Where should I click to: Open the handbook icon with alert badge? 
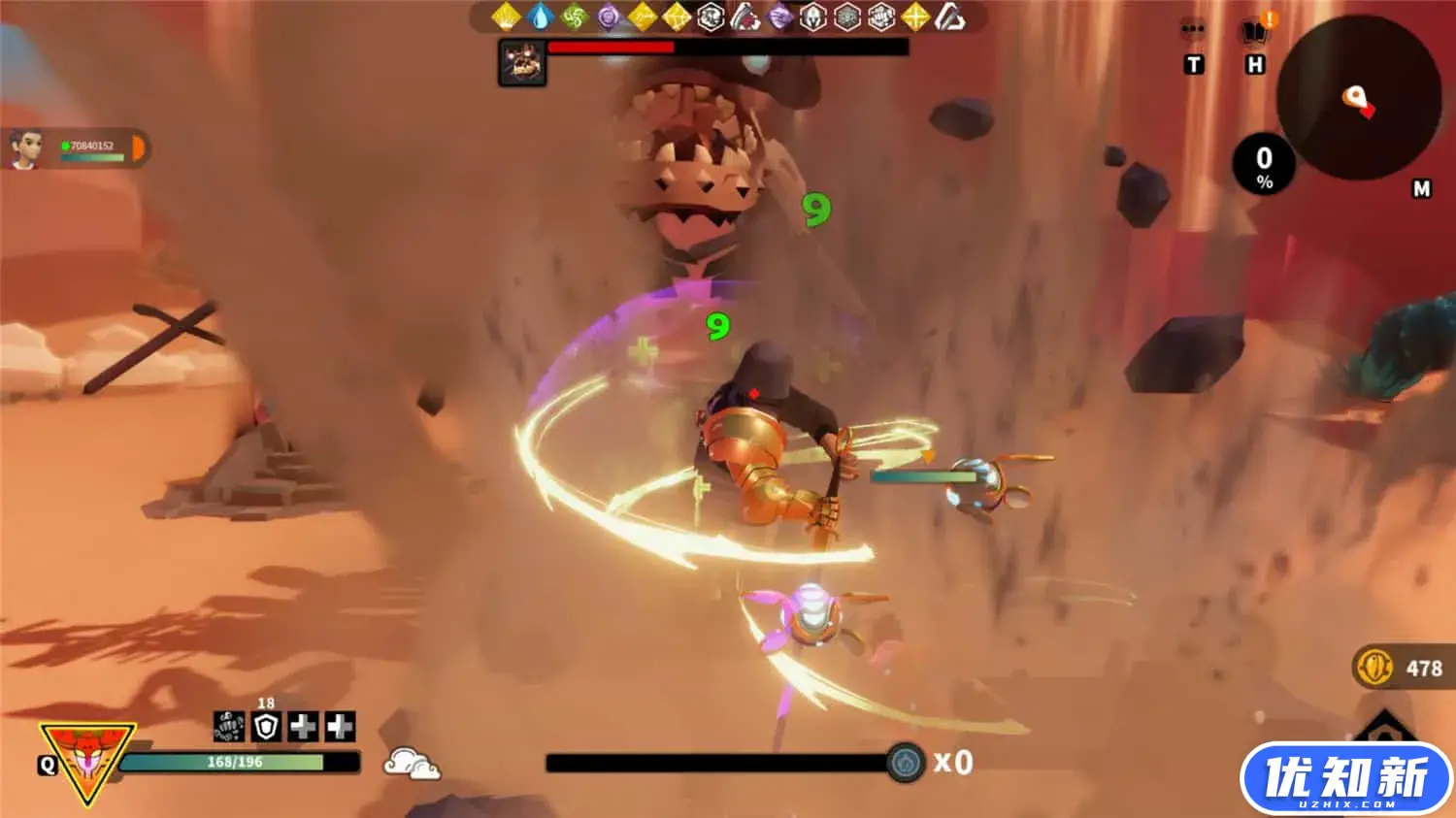(x=1256, y=32)
